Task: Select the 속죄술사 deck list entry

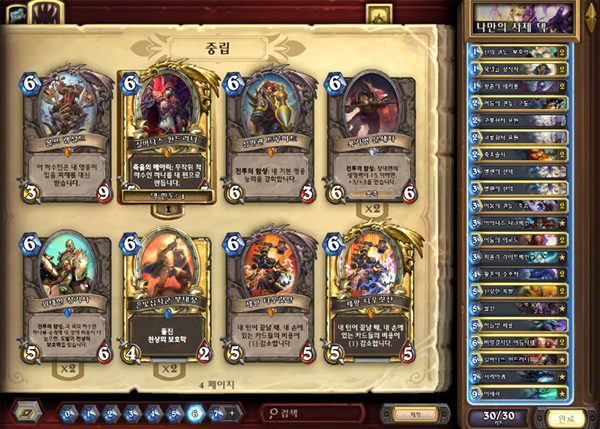Action: pos(521,154)
